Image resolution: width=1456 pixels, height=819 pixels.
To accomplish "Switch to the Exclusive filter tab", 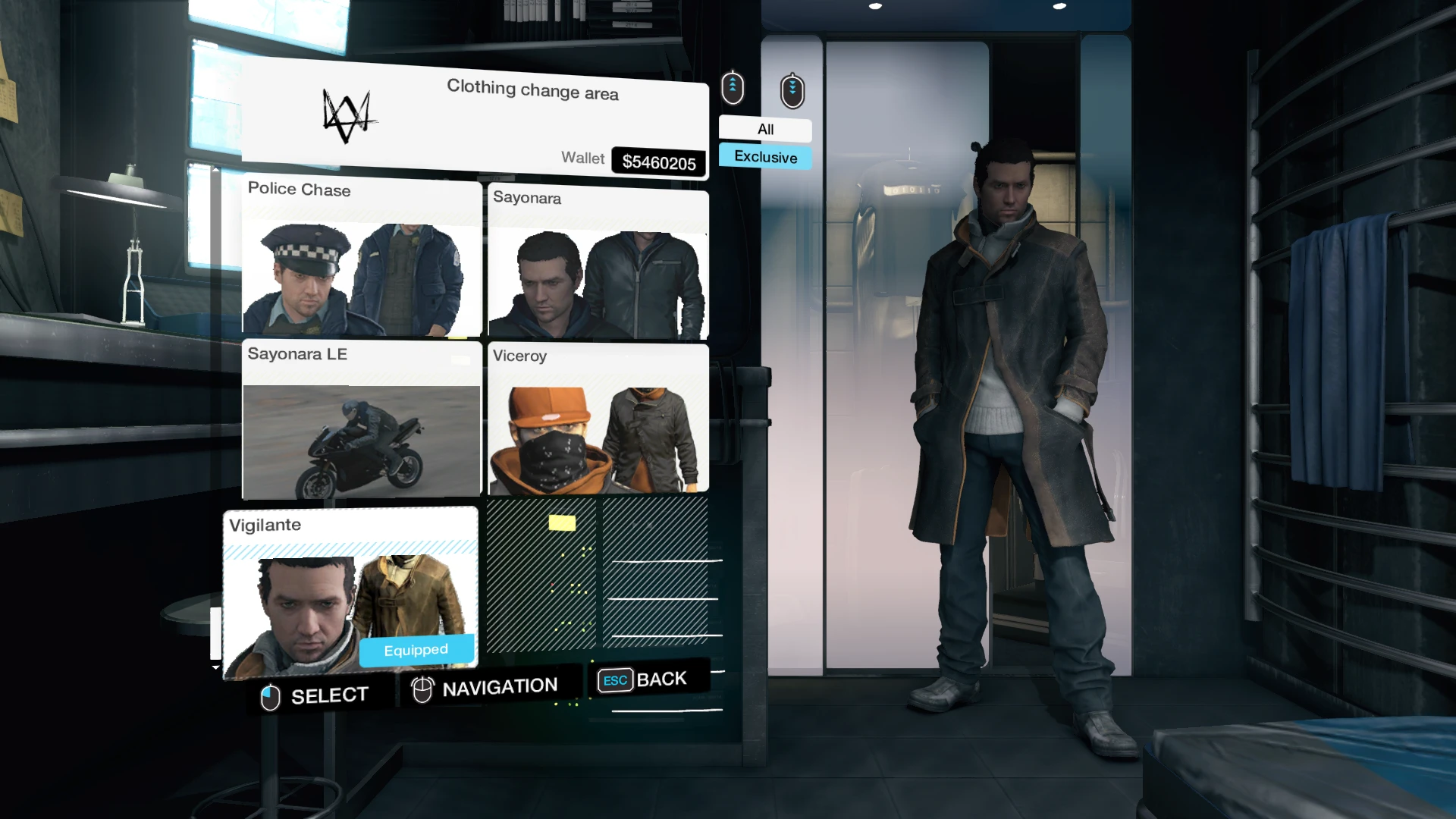I will pyautogui.click(x=764, y=157).
